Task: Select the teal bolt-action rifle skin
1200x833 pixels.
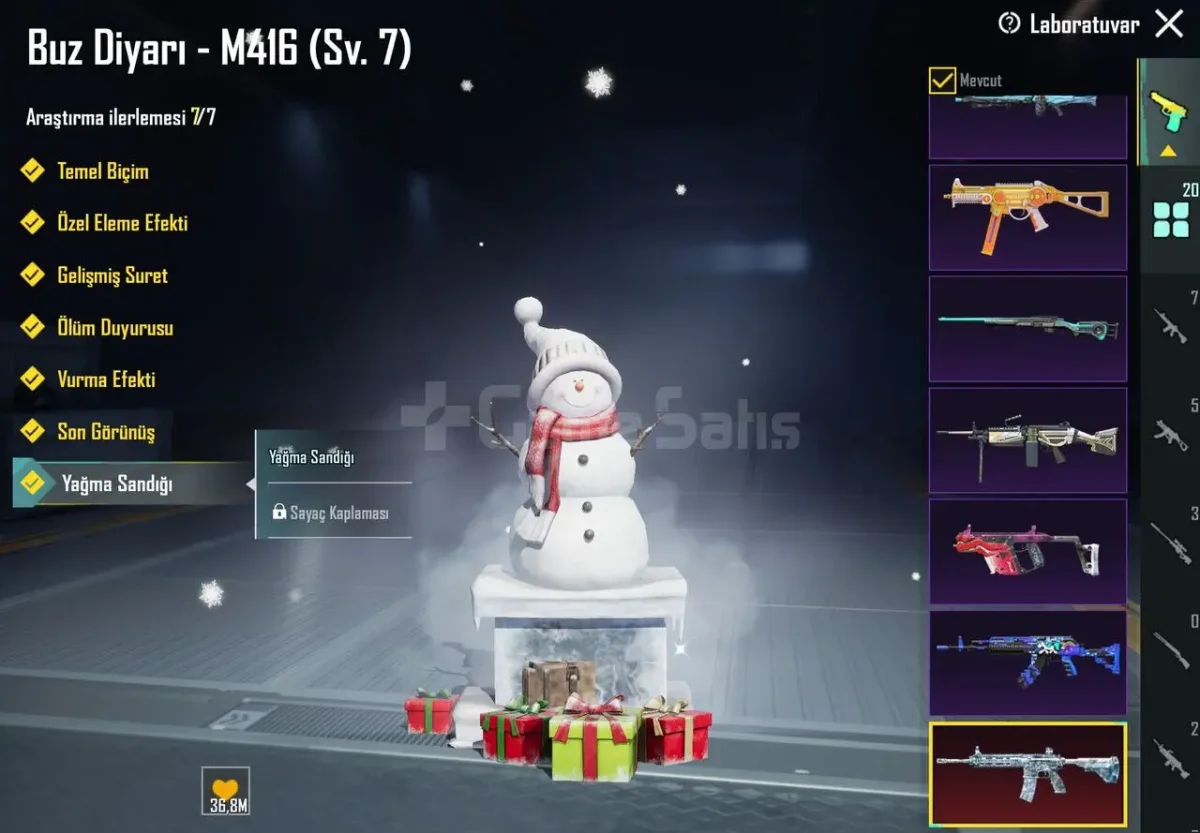Action: pyautogui.click(x=1027, y=328)
